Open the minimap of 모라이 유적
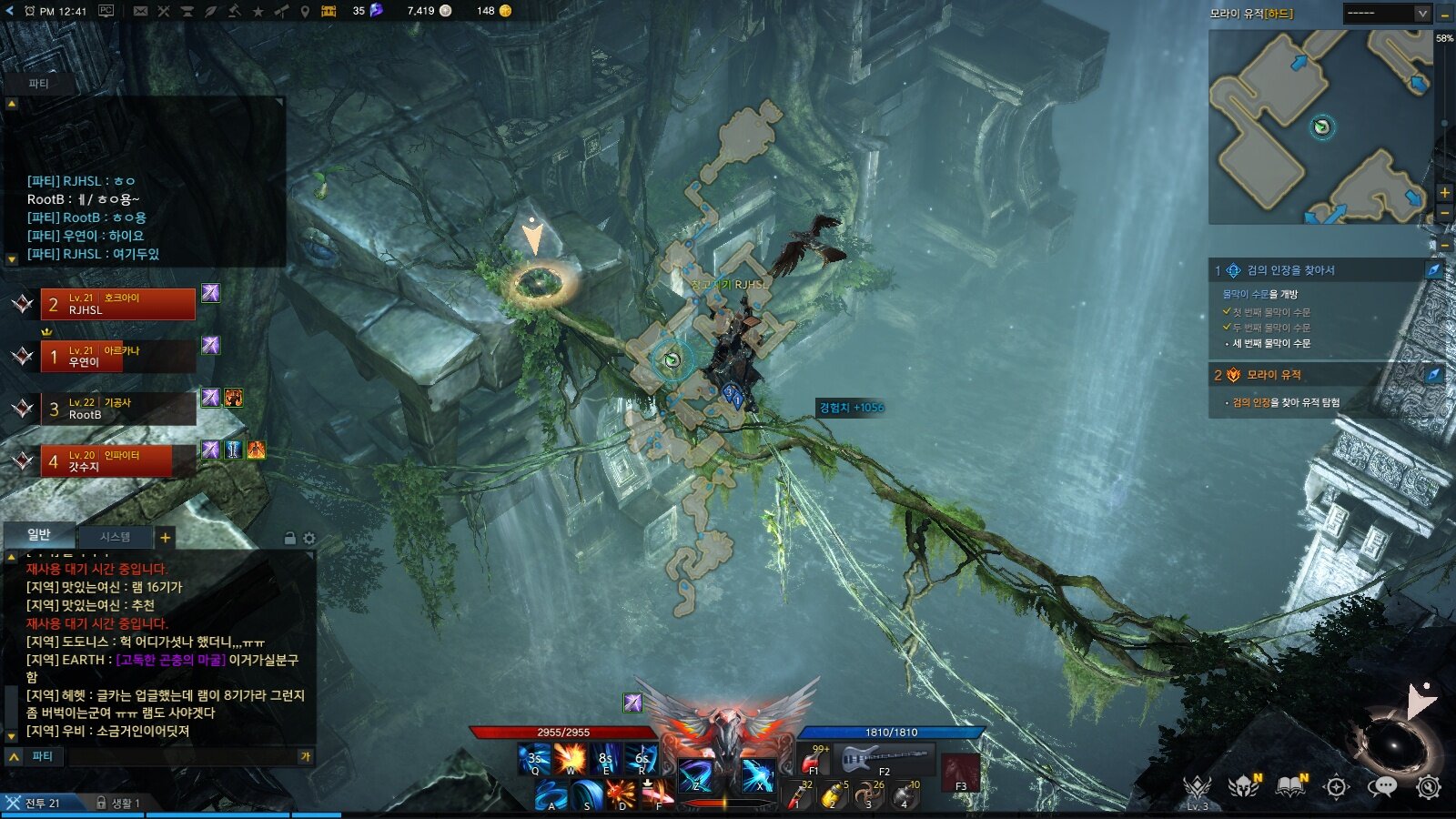 click(1319, 127)
